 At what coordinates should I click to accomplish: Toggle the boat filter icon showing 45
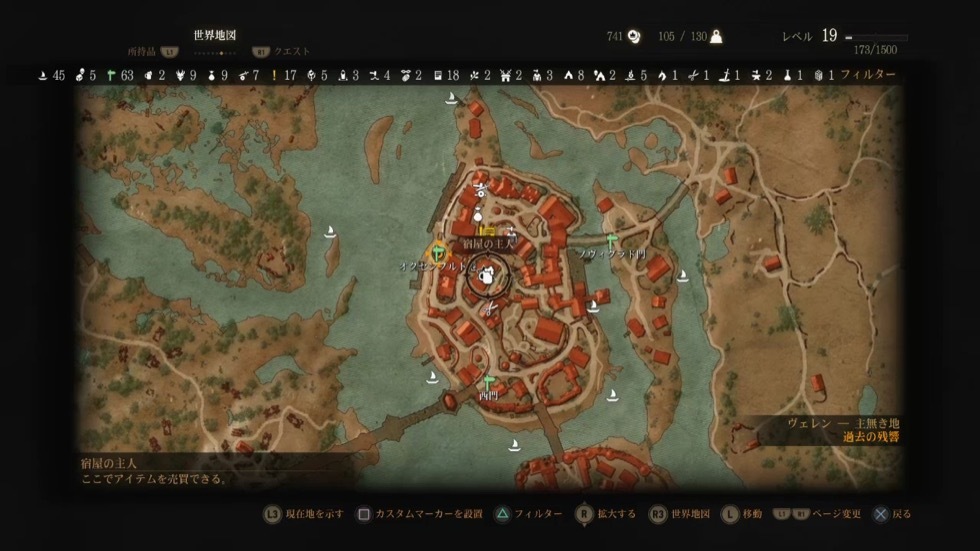click(x=44, y=75)
